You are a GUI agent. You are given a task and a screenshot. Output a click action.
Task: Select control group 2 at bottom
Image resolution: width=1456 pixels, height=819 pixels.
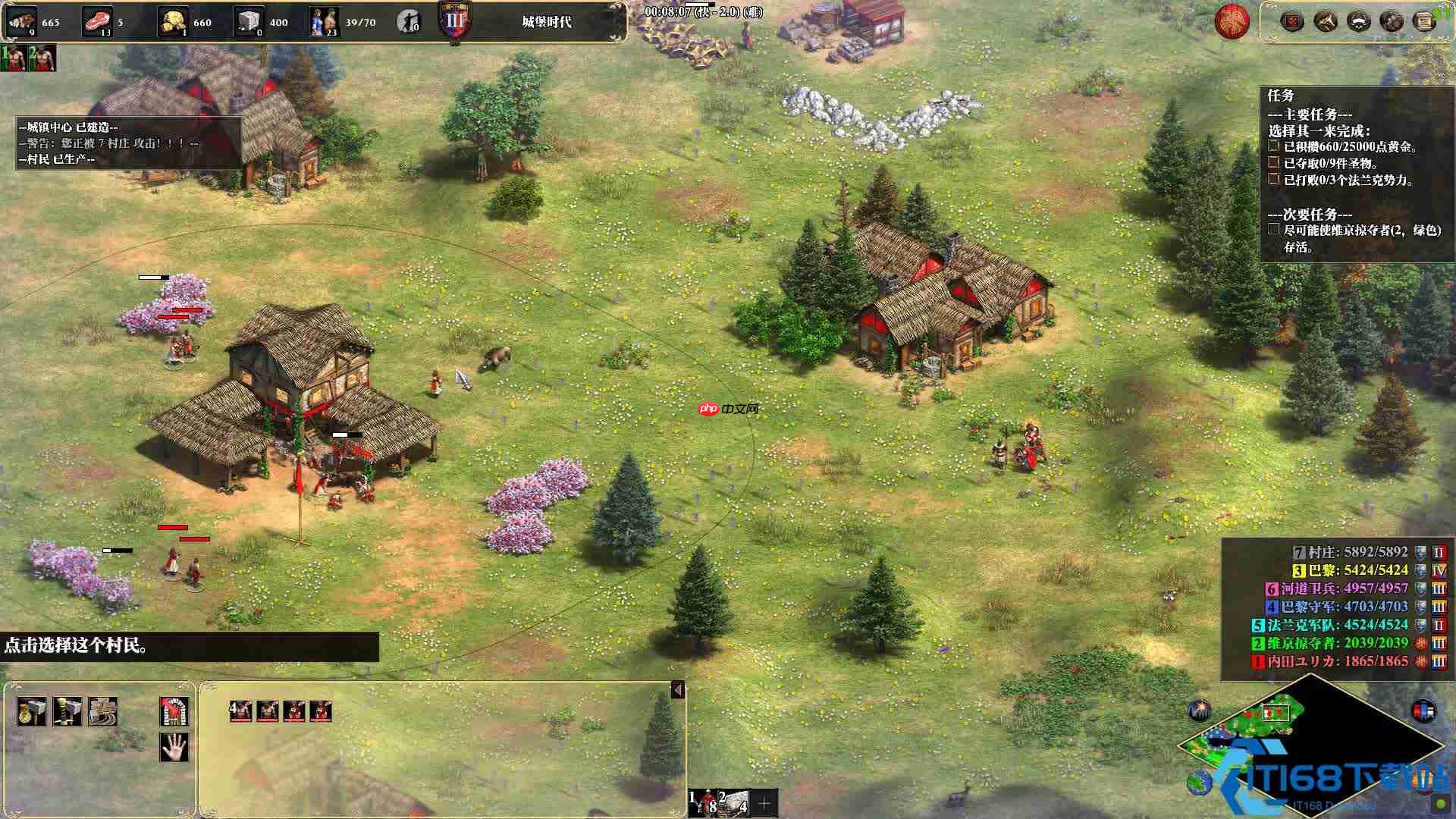tap(733, 802)
